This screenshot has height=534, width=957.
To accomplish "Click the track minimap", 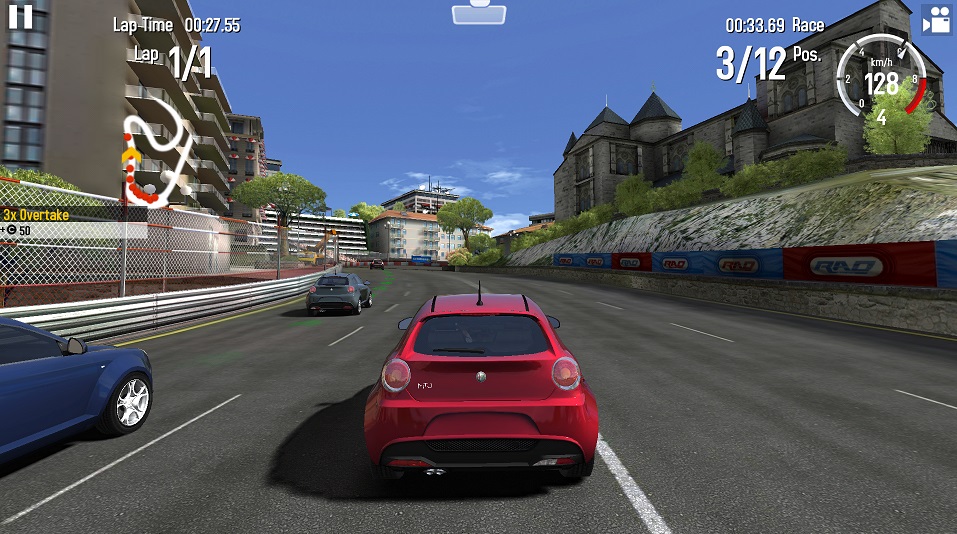I will click(156, 158).
